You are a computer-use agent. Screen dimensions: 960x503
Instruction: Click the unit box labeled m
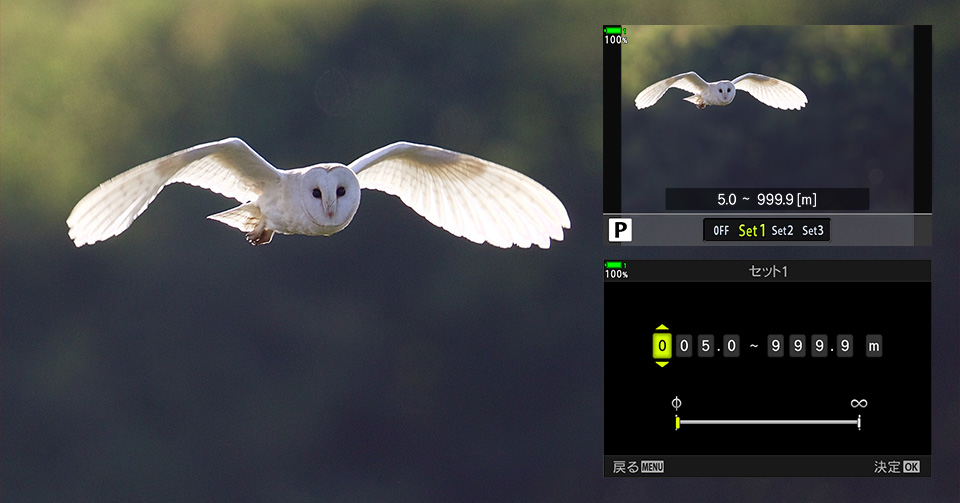(874, 346)
